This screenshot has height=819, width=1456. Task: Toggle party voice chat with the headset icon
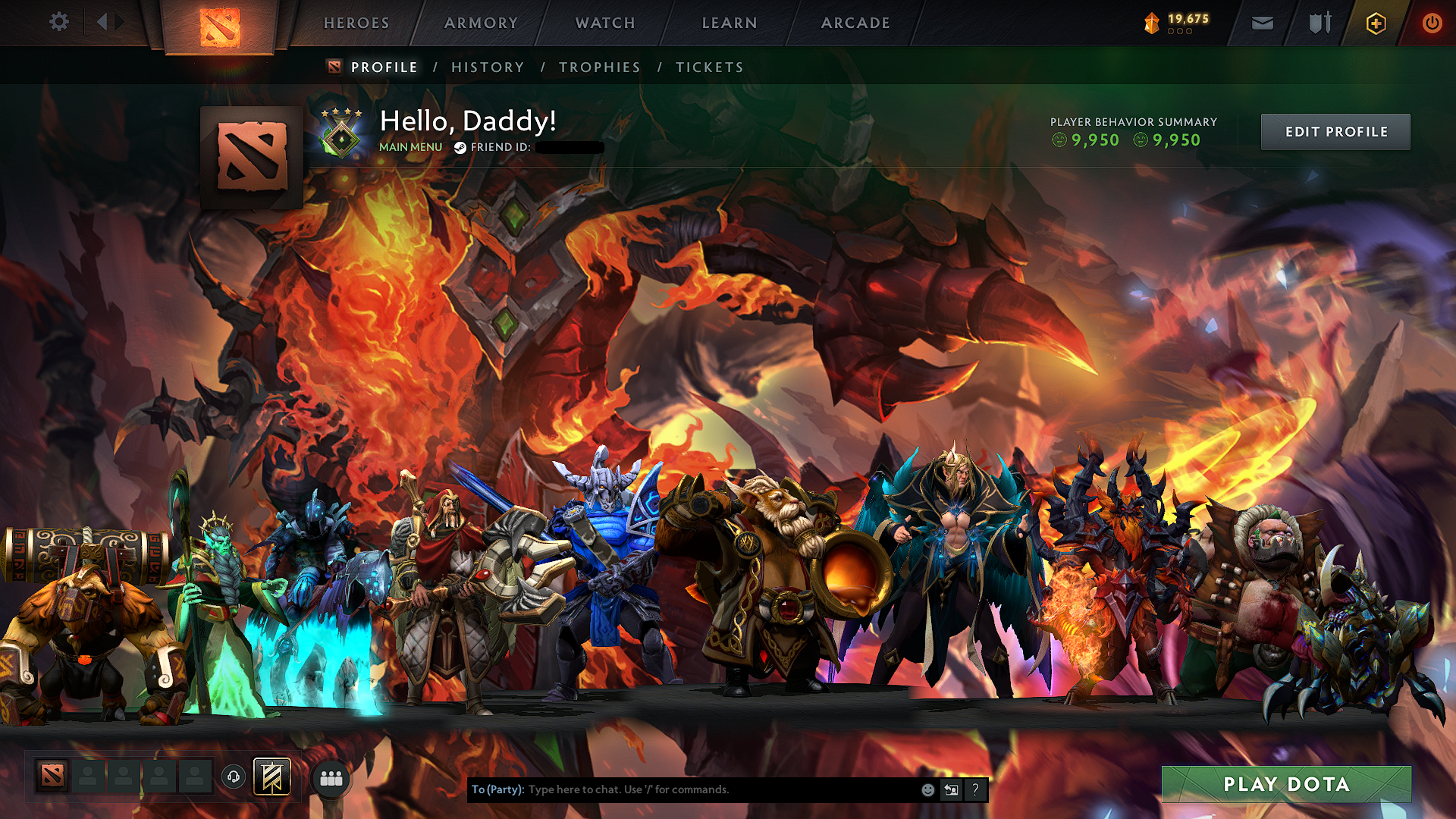point(234,777)
